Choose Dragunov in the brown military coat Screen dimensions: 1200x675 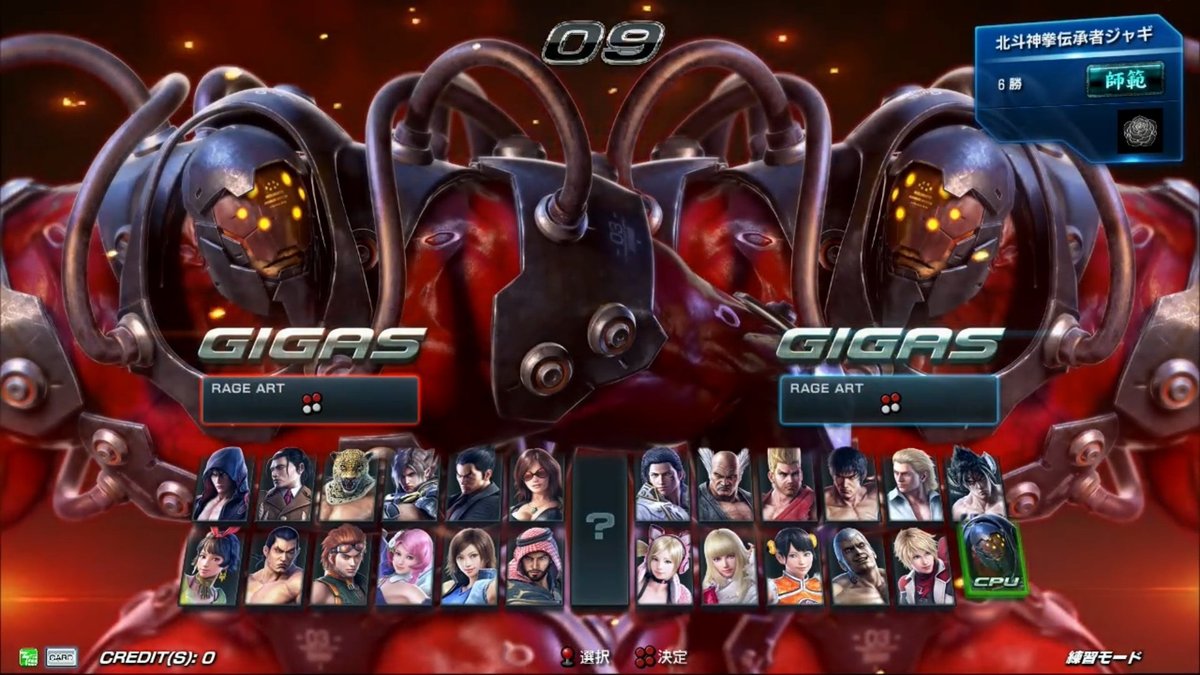coord(288,485)
